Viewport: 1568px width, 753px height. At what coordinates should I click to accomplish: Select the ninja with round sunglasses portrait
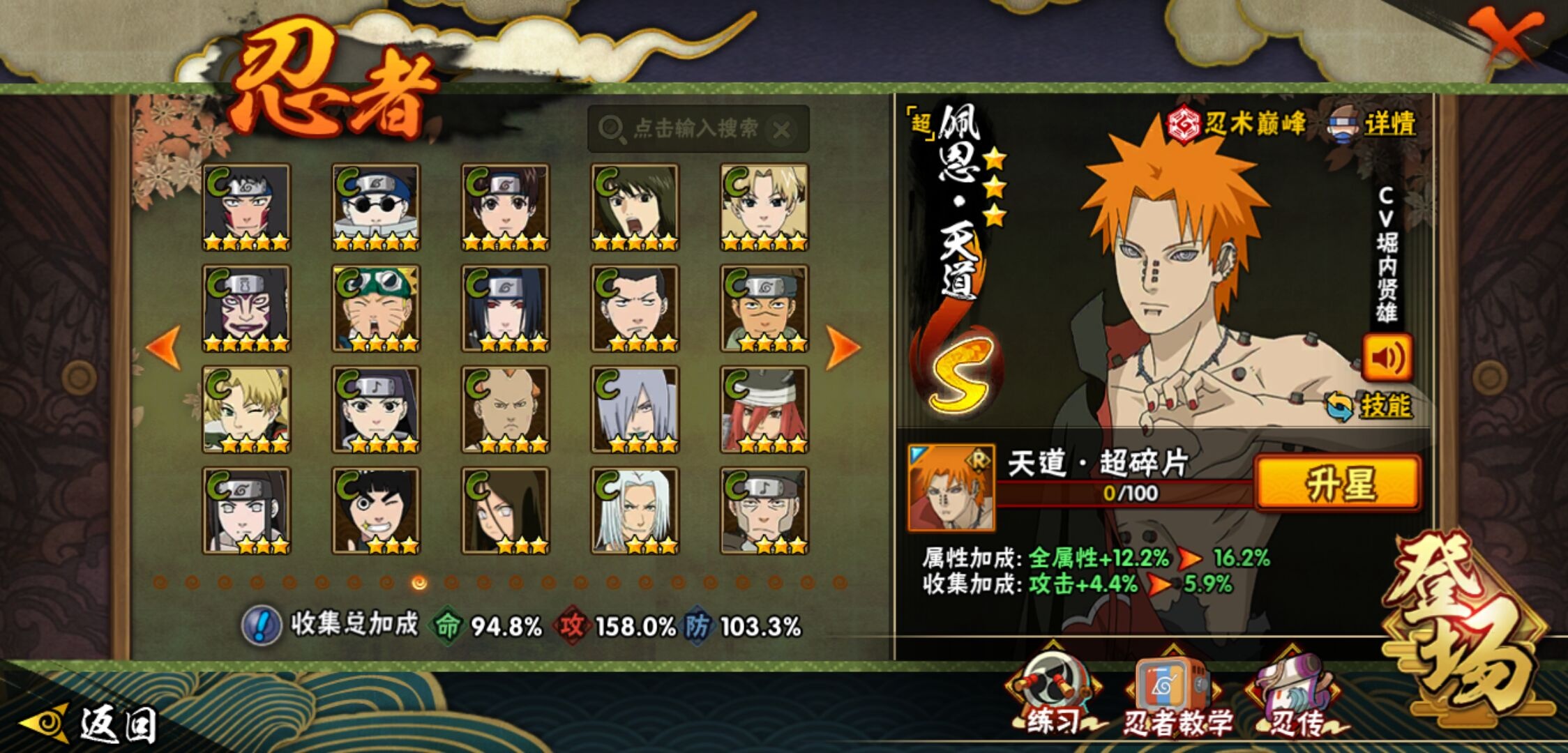click(376, 207)
